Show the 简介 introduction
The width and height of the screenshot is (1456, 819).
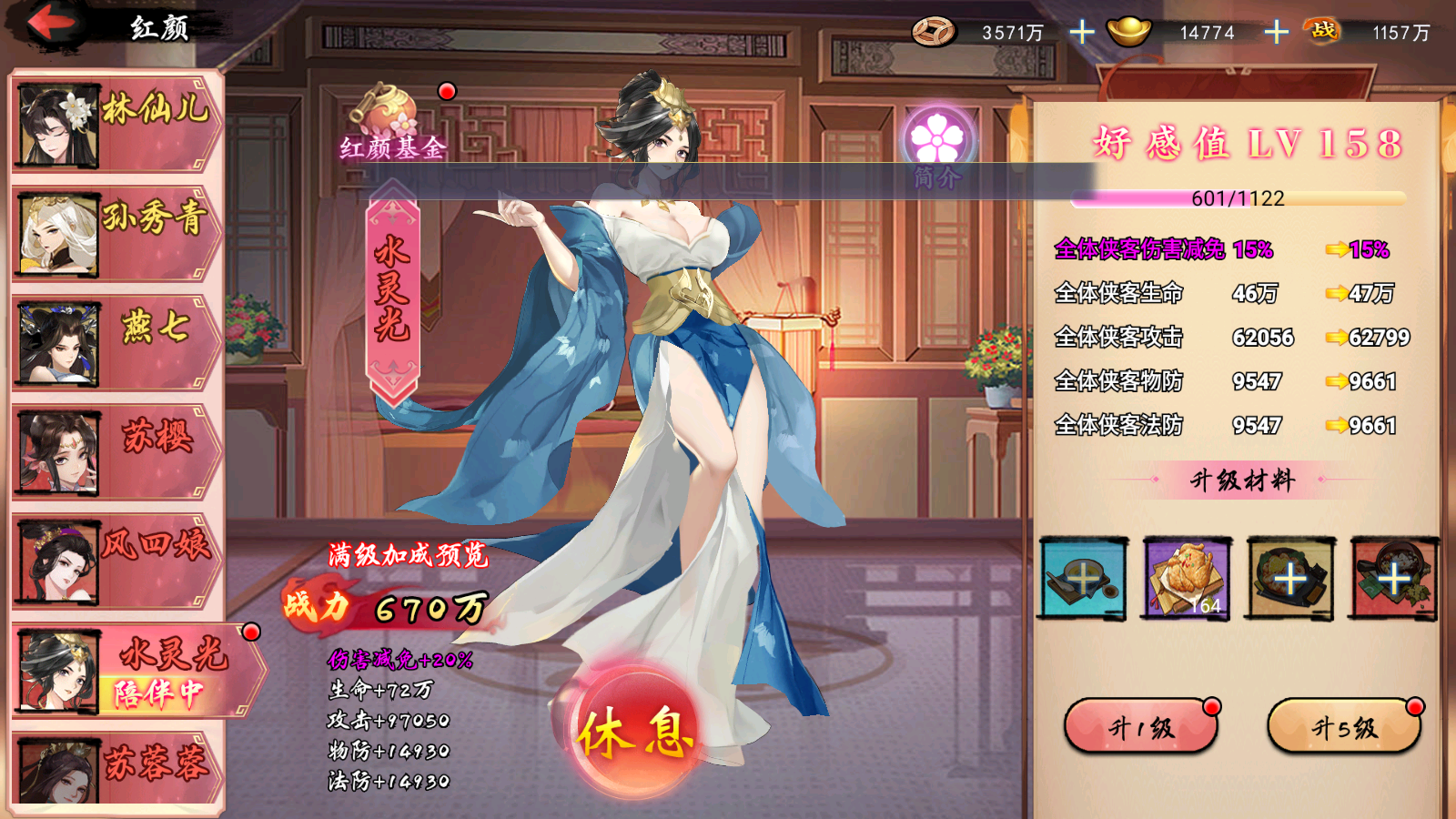pos(937,146)
